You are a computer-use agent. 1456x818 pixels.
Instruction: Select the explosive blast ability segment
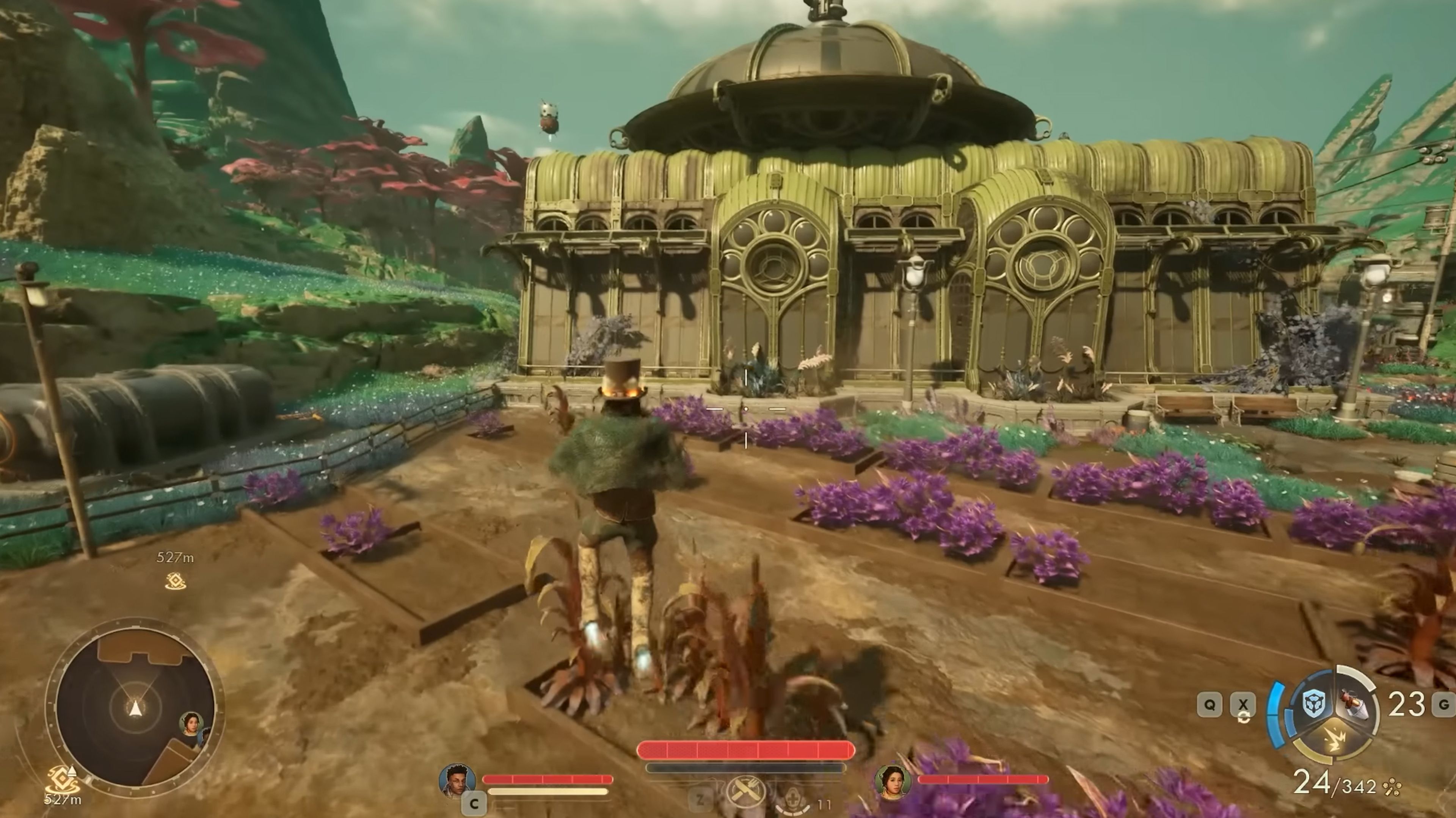coord(1335,740)
